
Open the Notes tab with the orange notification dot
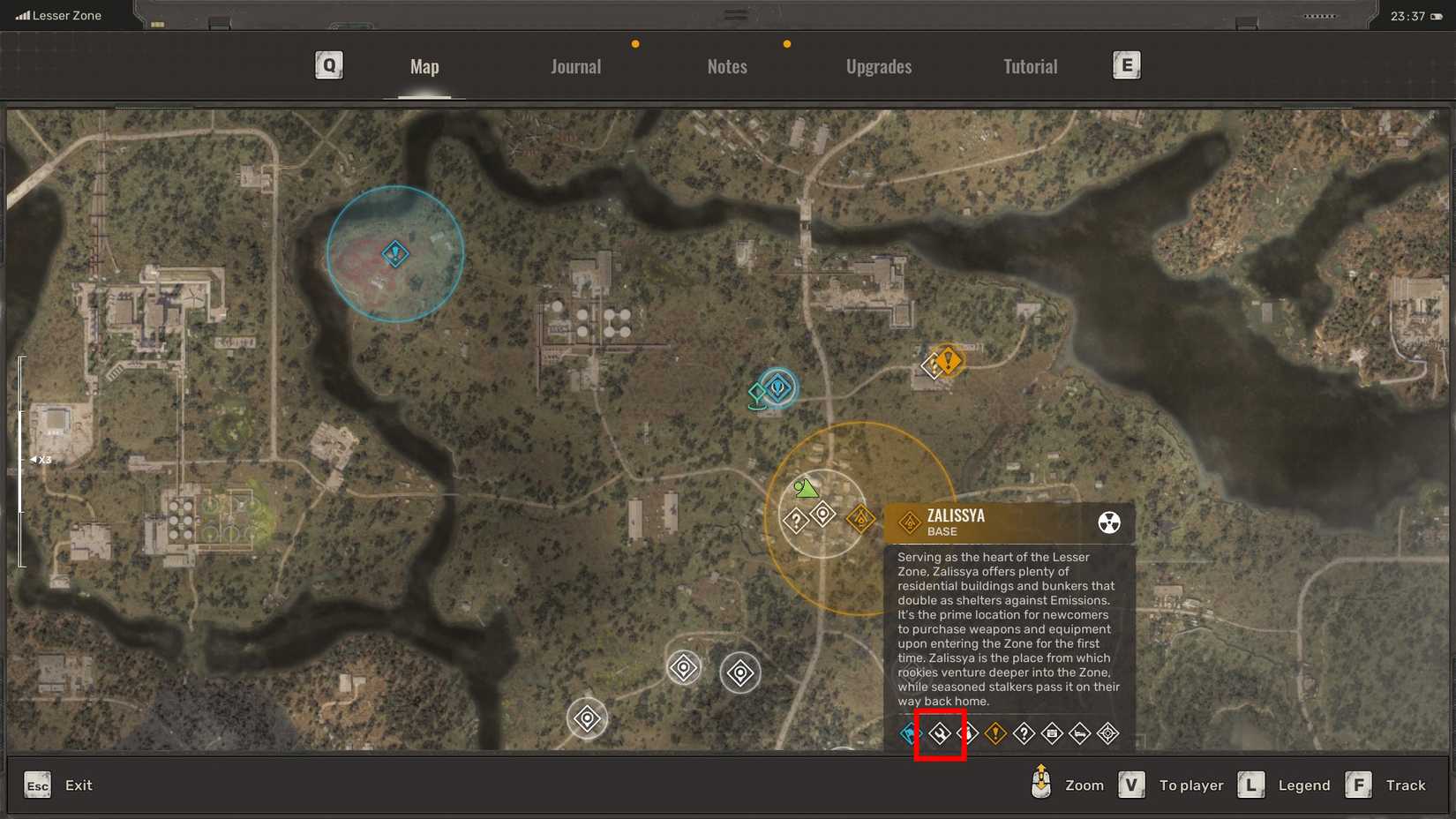click(x=726, y=66)
